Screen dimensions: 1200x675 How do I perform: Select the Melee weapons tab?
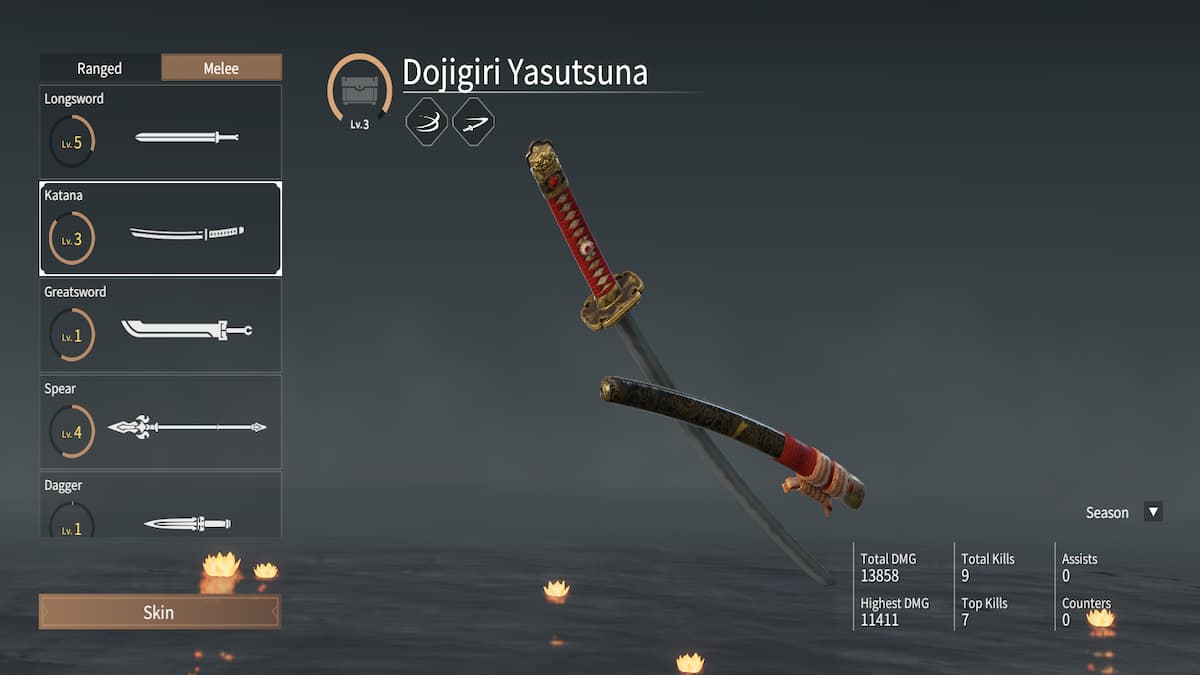221,68
